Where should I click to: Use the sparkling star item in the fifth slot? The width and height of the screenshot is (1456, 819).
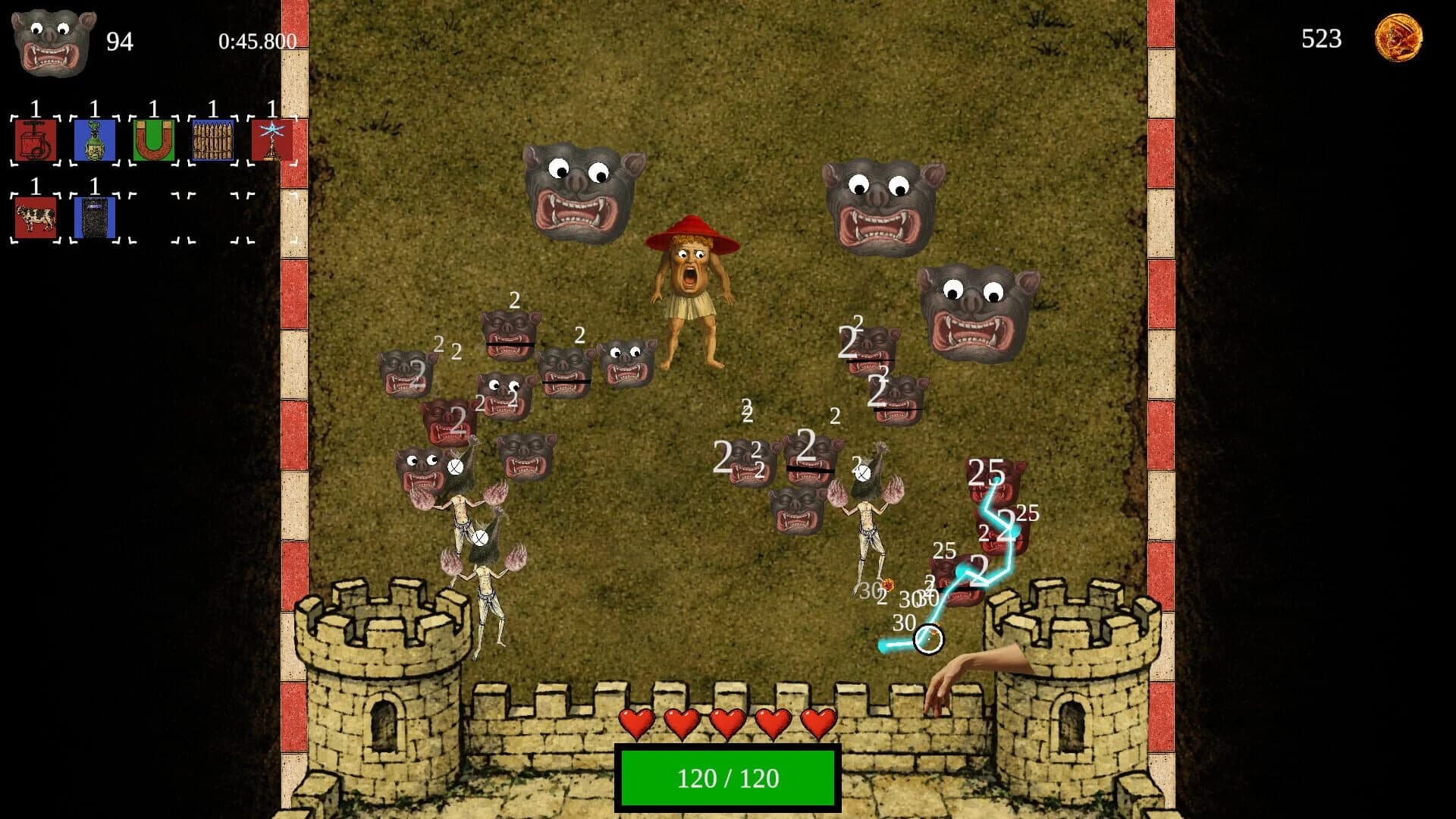click(x=271, y=140)
